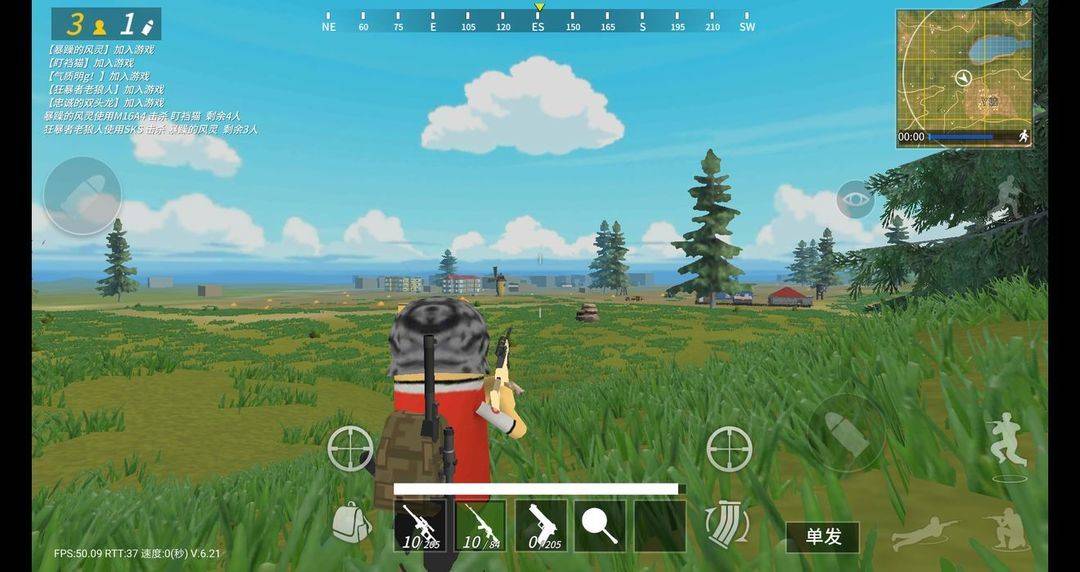Reload using the magazine icon
Screen dimensions: 1080x572
click(x=726, y=524)
